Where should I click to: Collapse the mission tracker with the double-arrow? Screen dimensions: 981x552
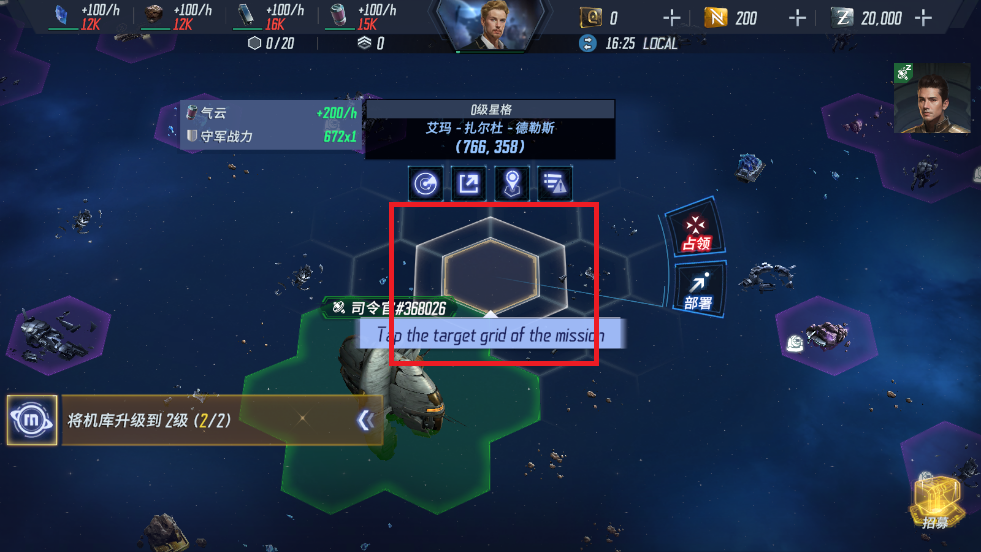pyautogui.click(x=366, y=421)
